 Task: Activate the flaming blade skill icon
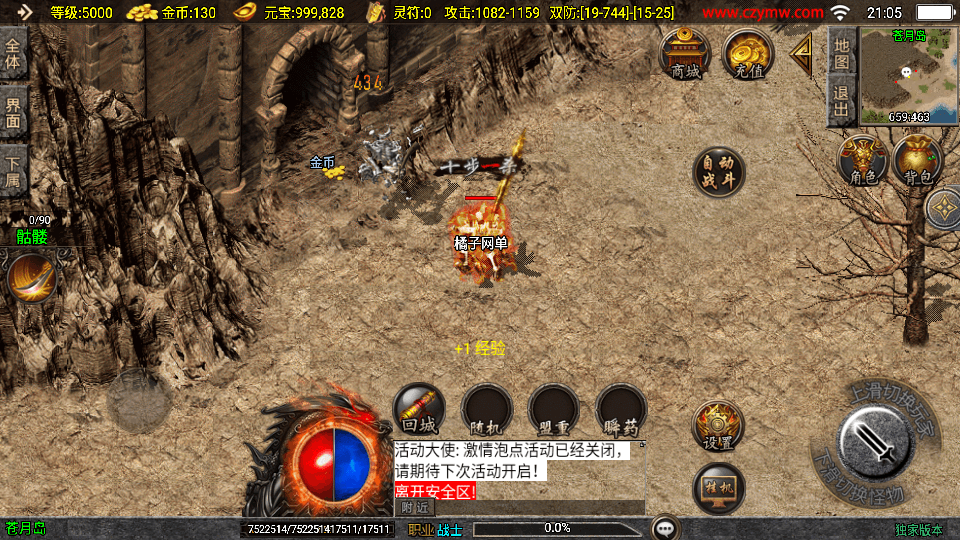click(x=32, y=277)
